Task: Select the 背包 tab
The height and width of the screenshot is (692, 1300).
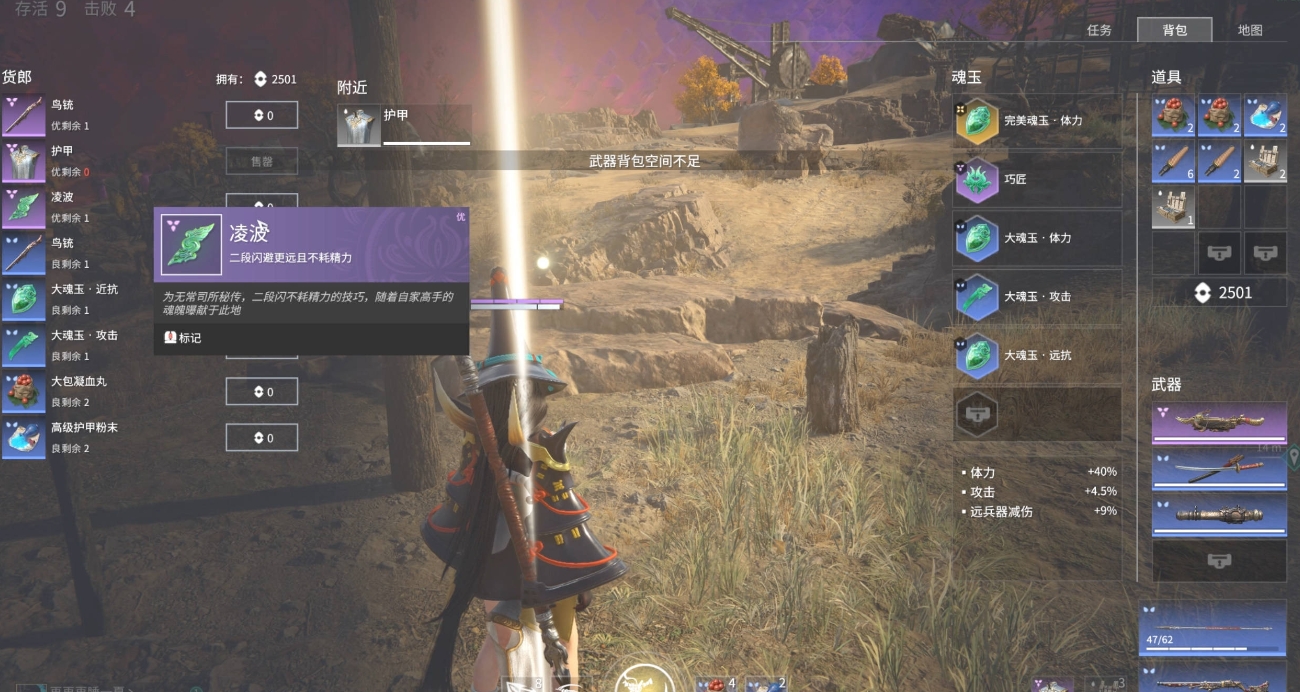Action: coord(1175,30)
